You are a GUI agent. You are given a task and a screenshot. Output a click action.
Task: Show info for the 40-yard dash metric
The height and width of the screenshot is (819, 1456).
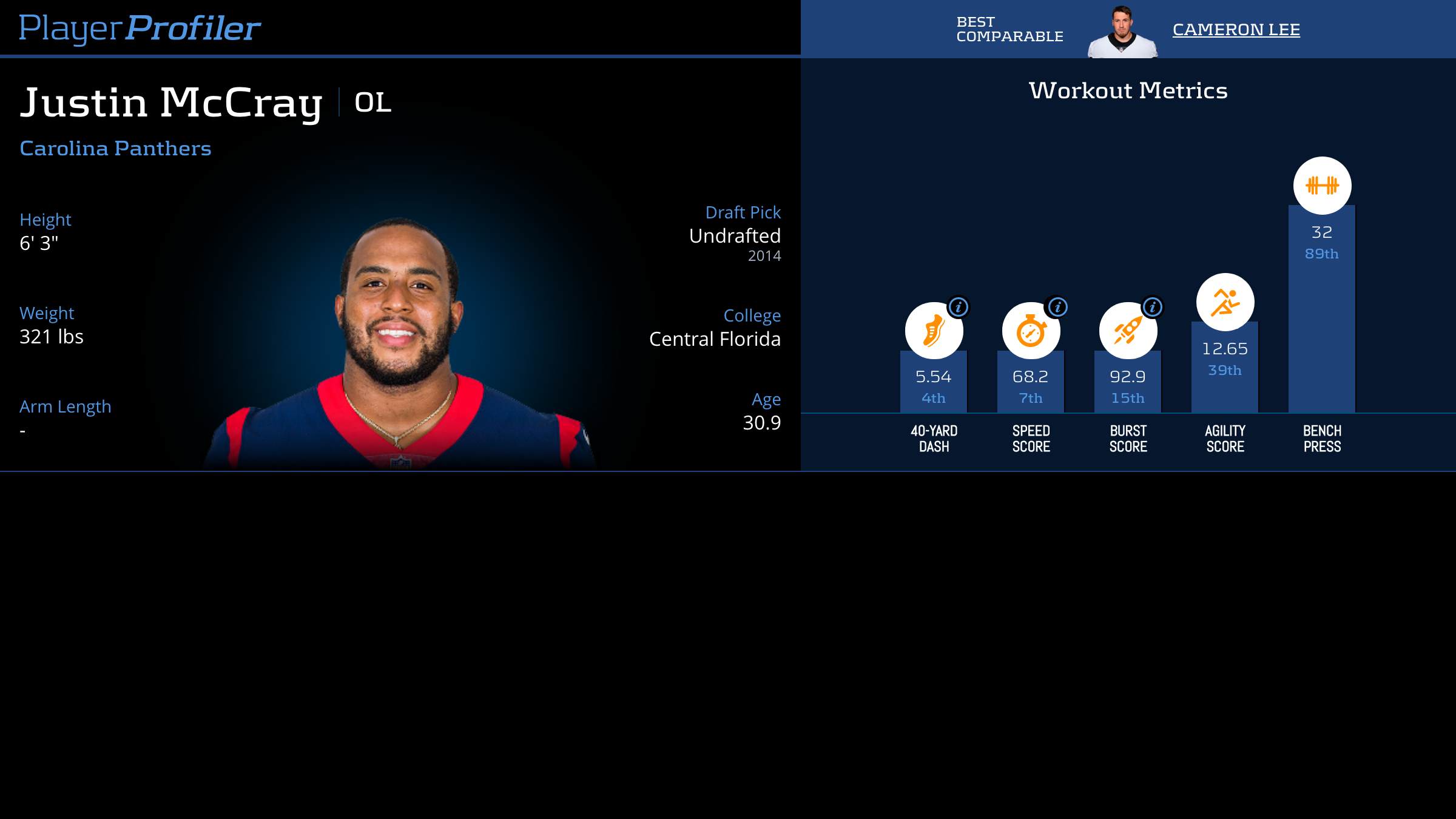(x=959, y=307)
